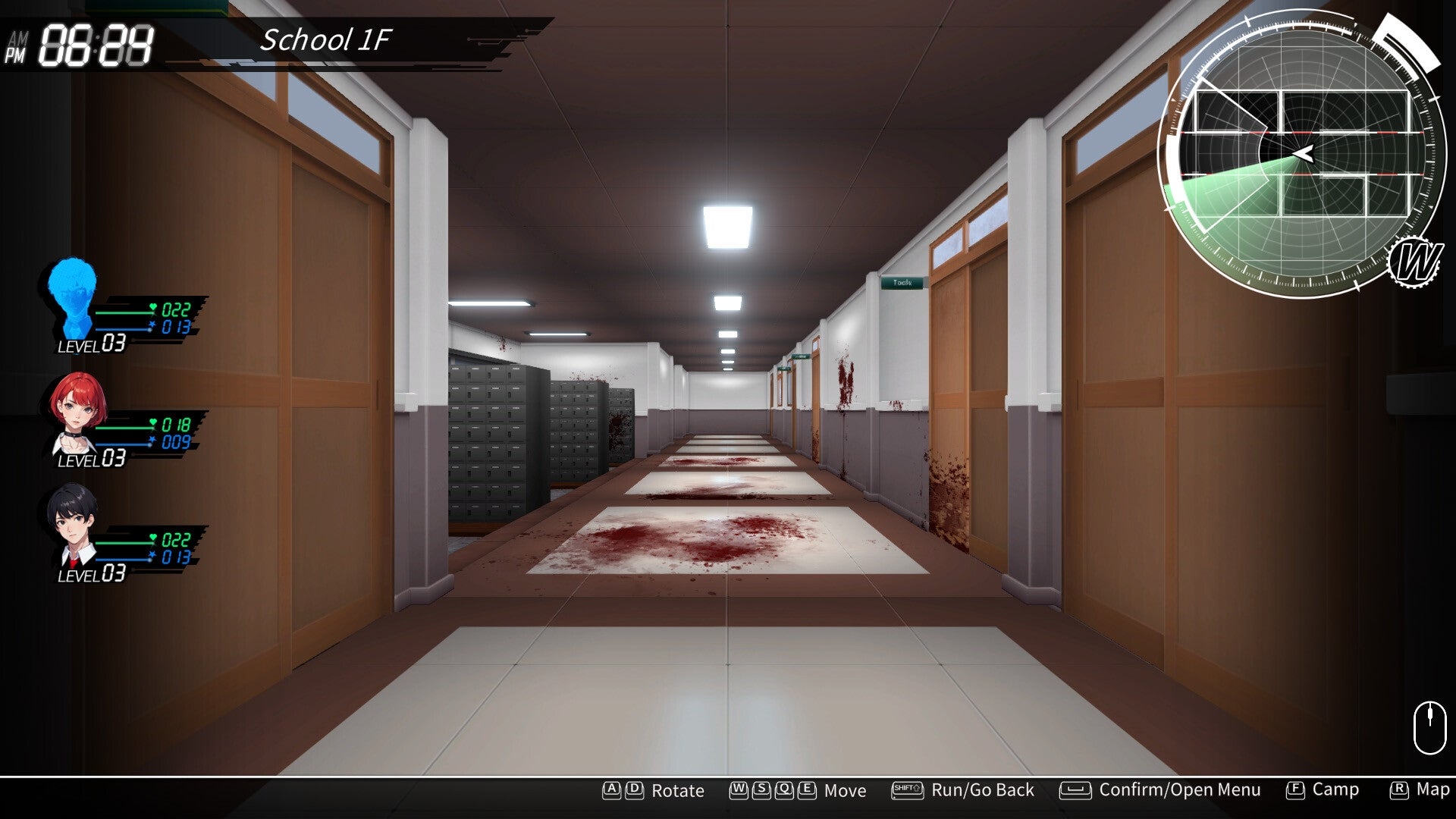
Task: Click the player arrow on the minimap
Action: [x=1303, y=155]
